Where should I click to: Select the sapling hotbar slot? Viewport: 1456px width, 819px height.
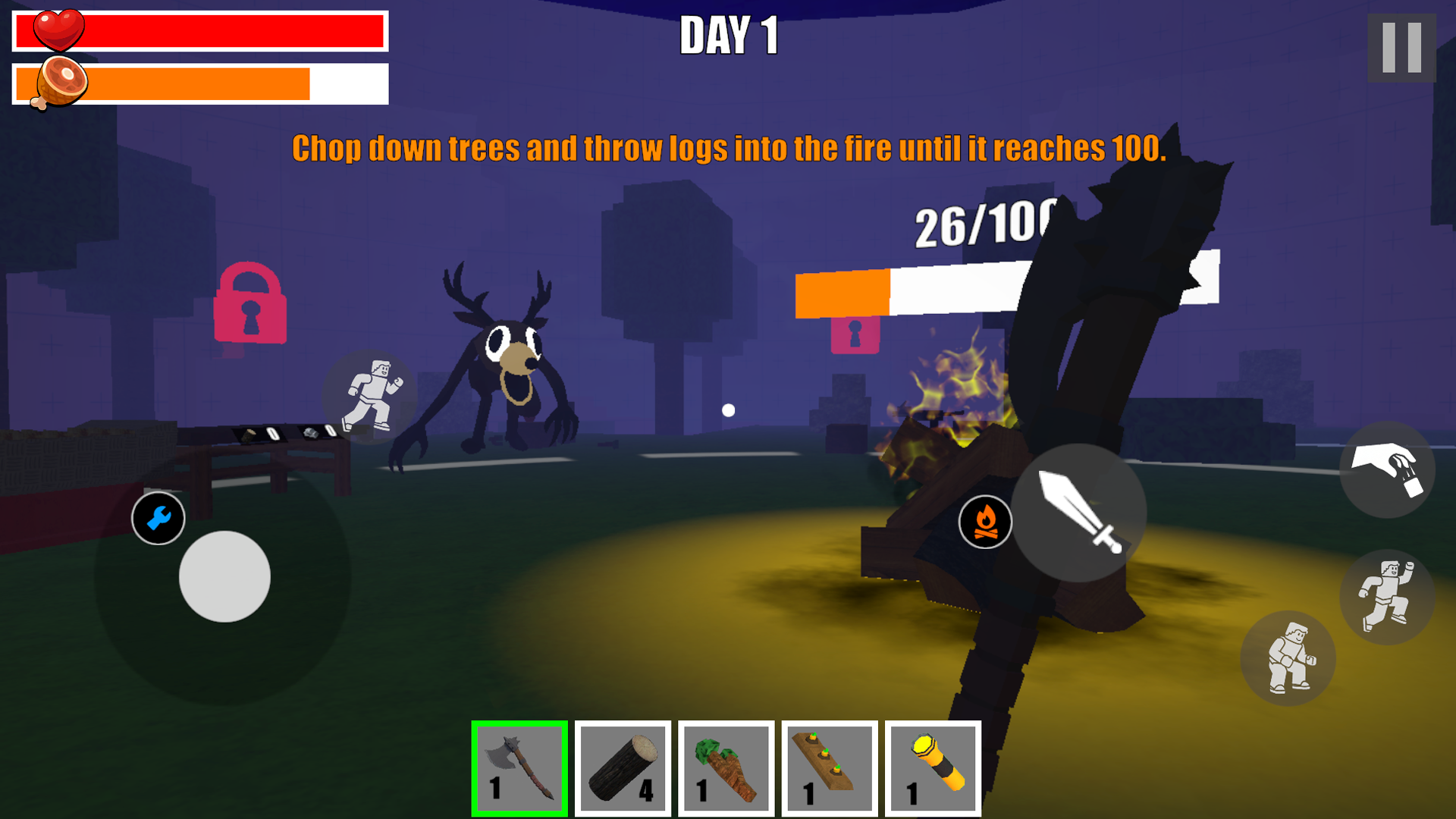click(x=726, y=766)
